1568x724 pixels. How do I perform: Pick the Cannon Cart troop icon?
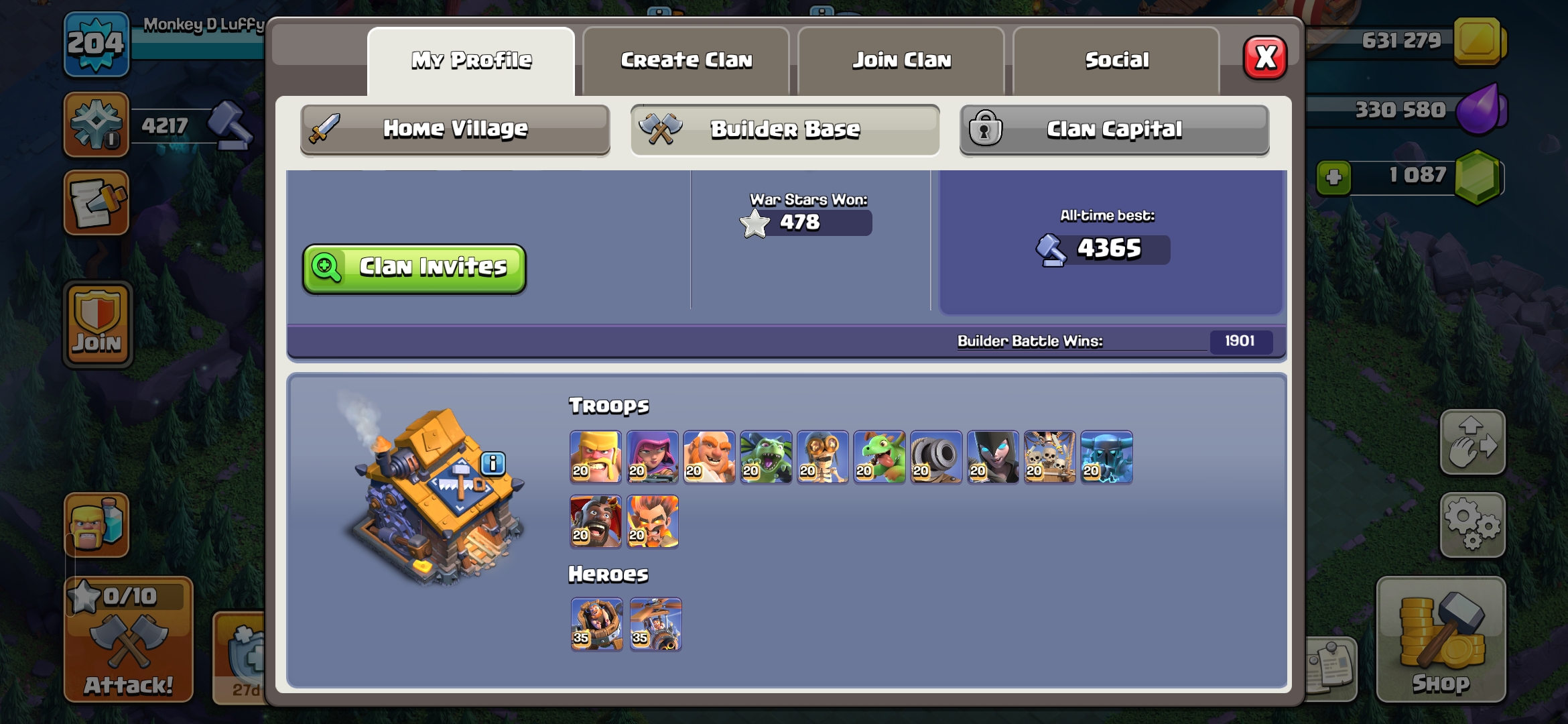pos(936,457)
